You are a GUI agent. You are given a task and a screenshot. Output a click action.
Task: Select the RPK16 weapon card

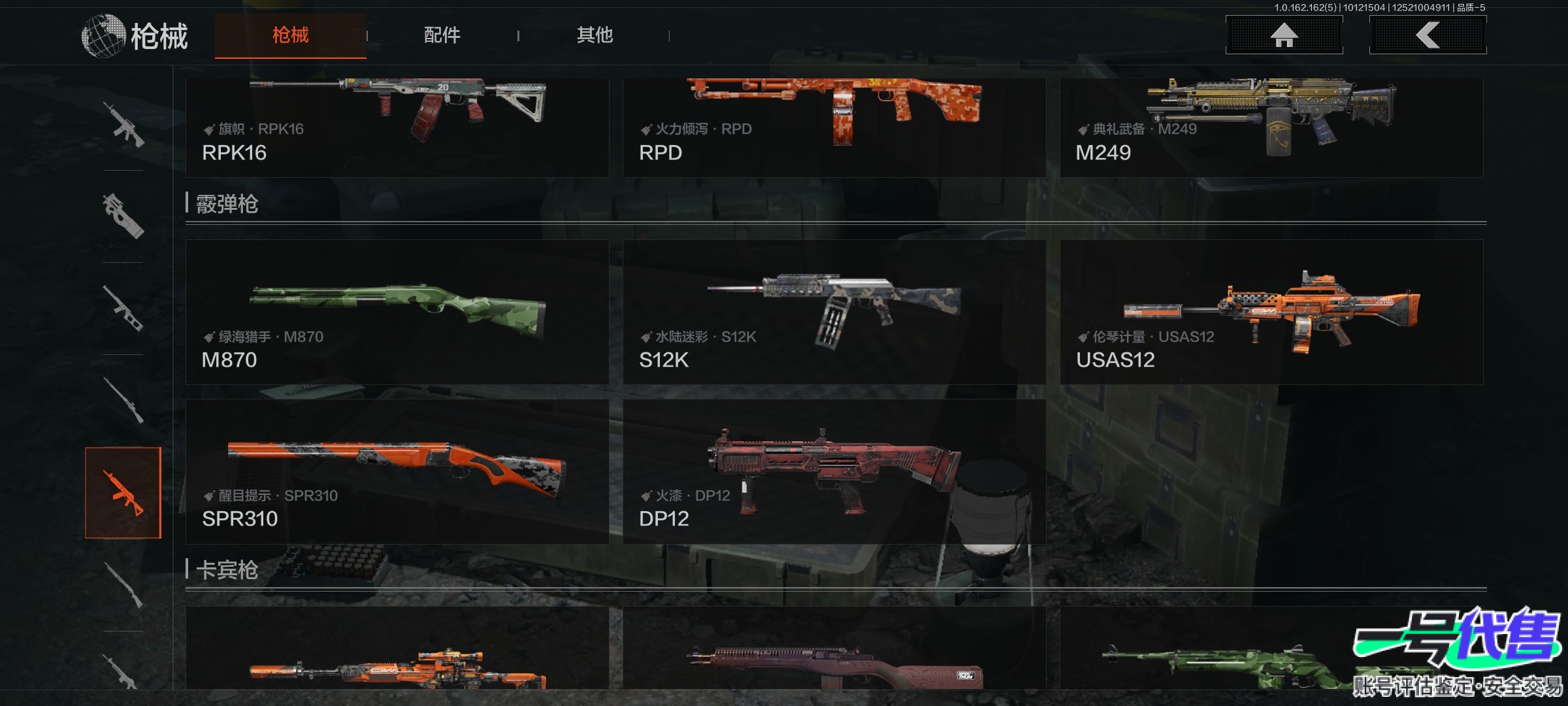coord(397,127)
